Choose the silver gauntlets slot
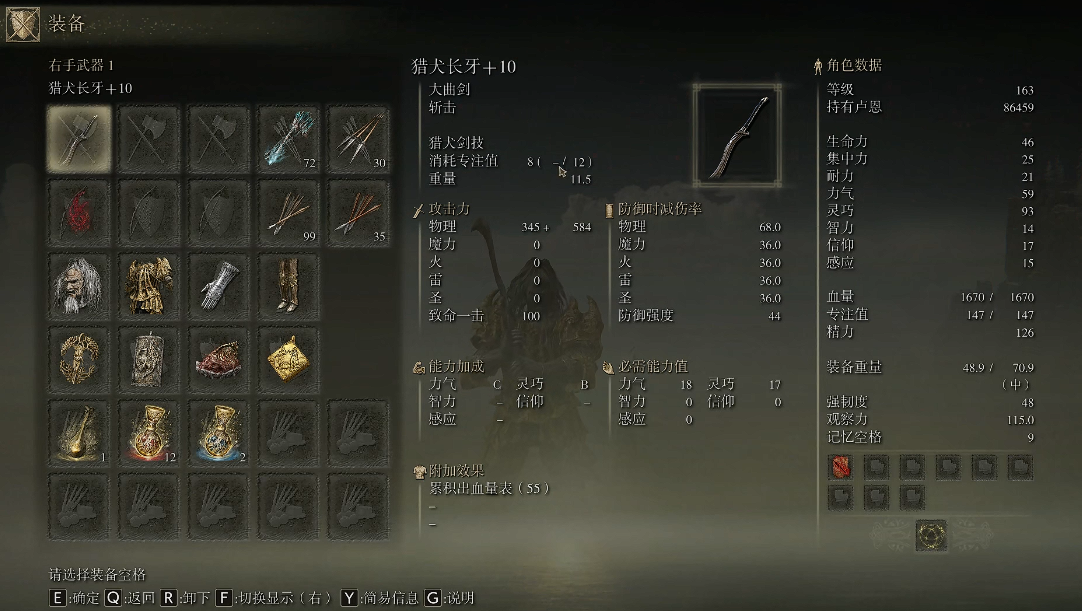Viewport: 1082px width, 611px height. click(x=219, y=287)
